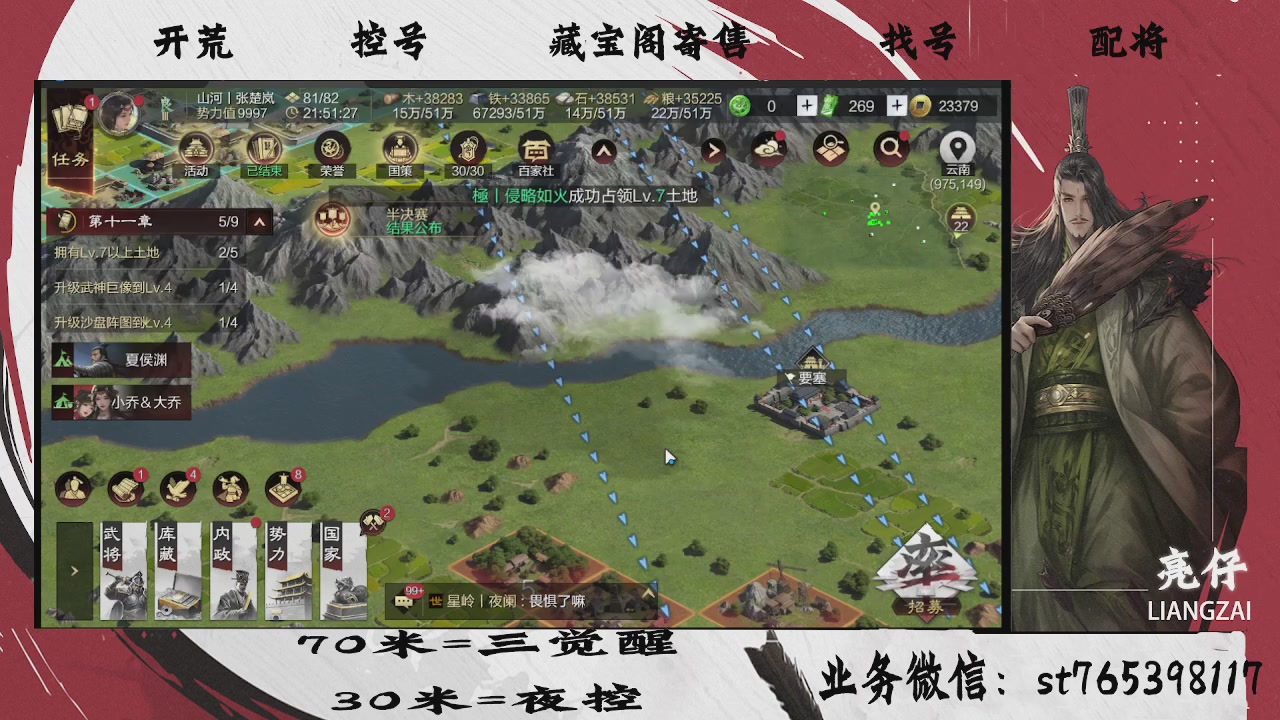
Task: Click the map search magnifier icon
Action: (x=893, y=146)
